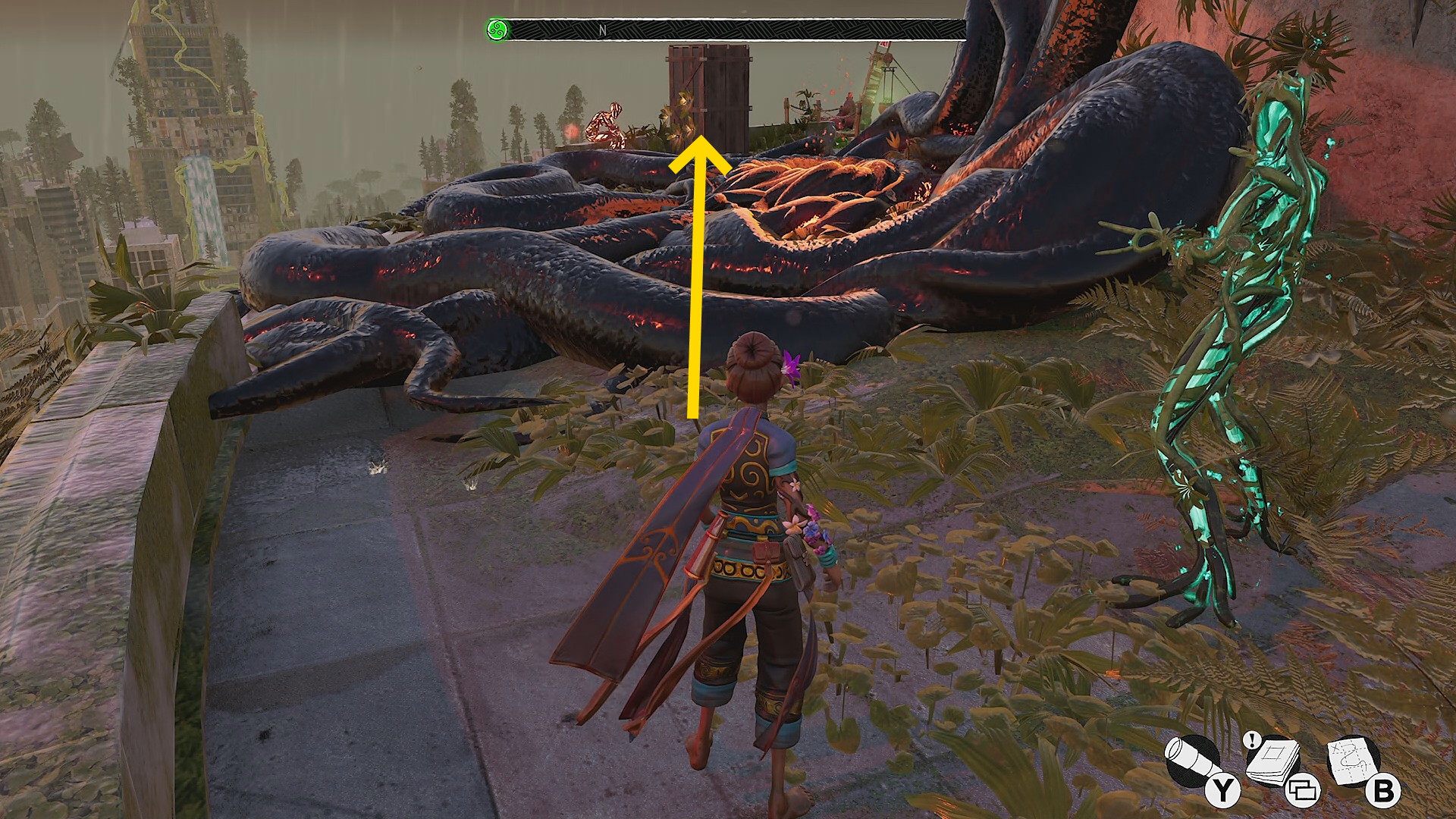The image size is (1456, 819).
Task: Open the treasure map icon
Action: (x=1354, y=761)
